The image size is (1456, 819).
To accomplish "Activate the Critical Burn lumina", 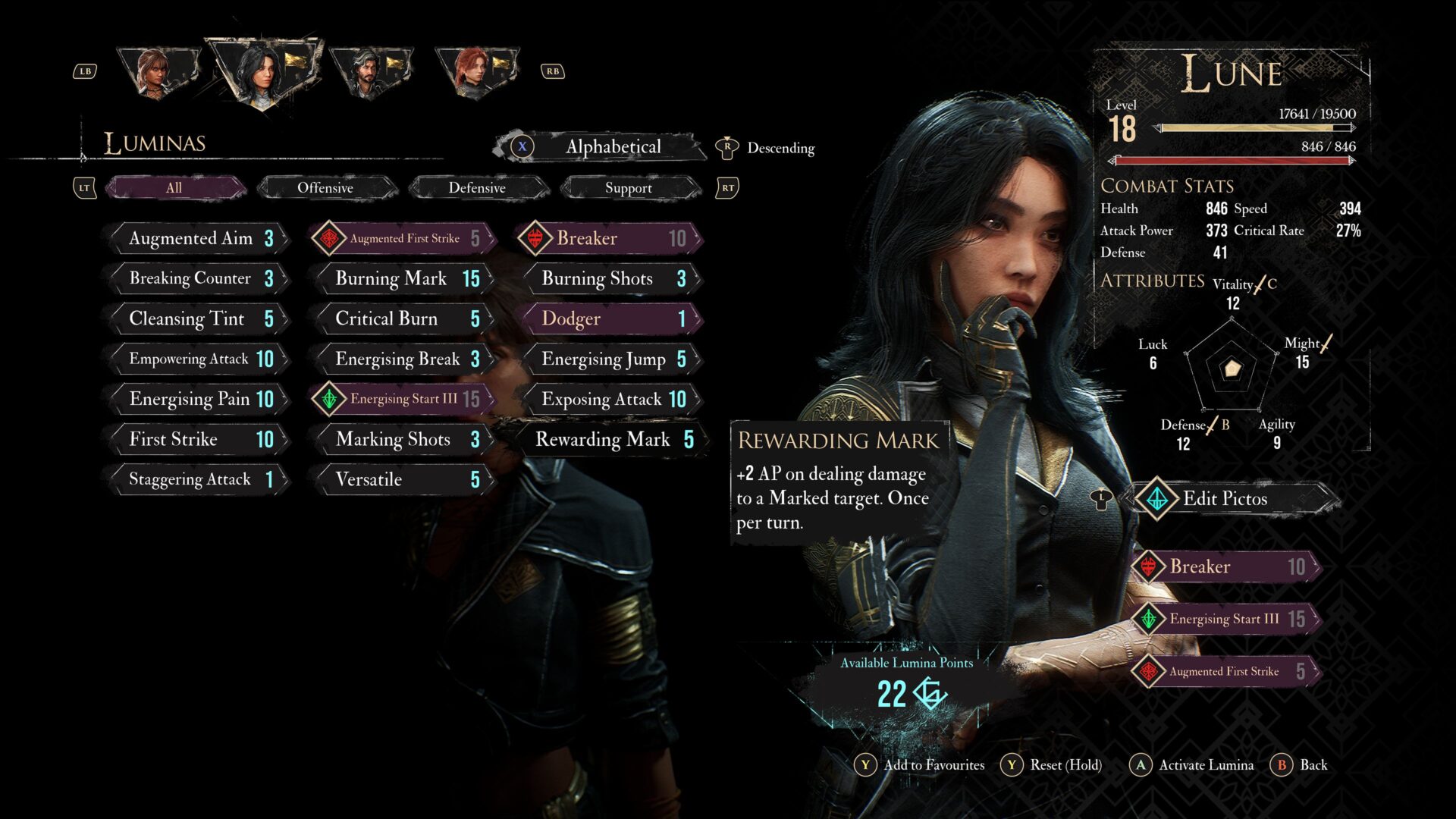I will point(405,318).
